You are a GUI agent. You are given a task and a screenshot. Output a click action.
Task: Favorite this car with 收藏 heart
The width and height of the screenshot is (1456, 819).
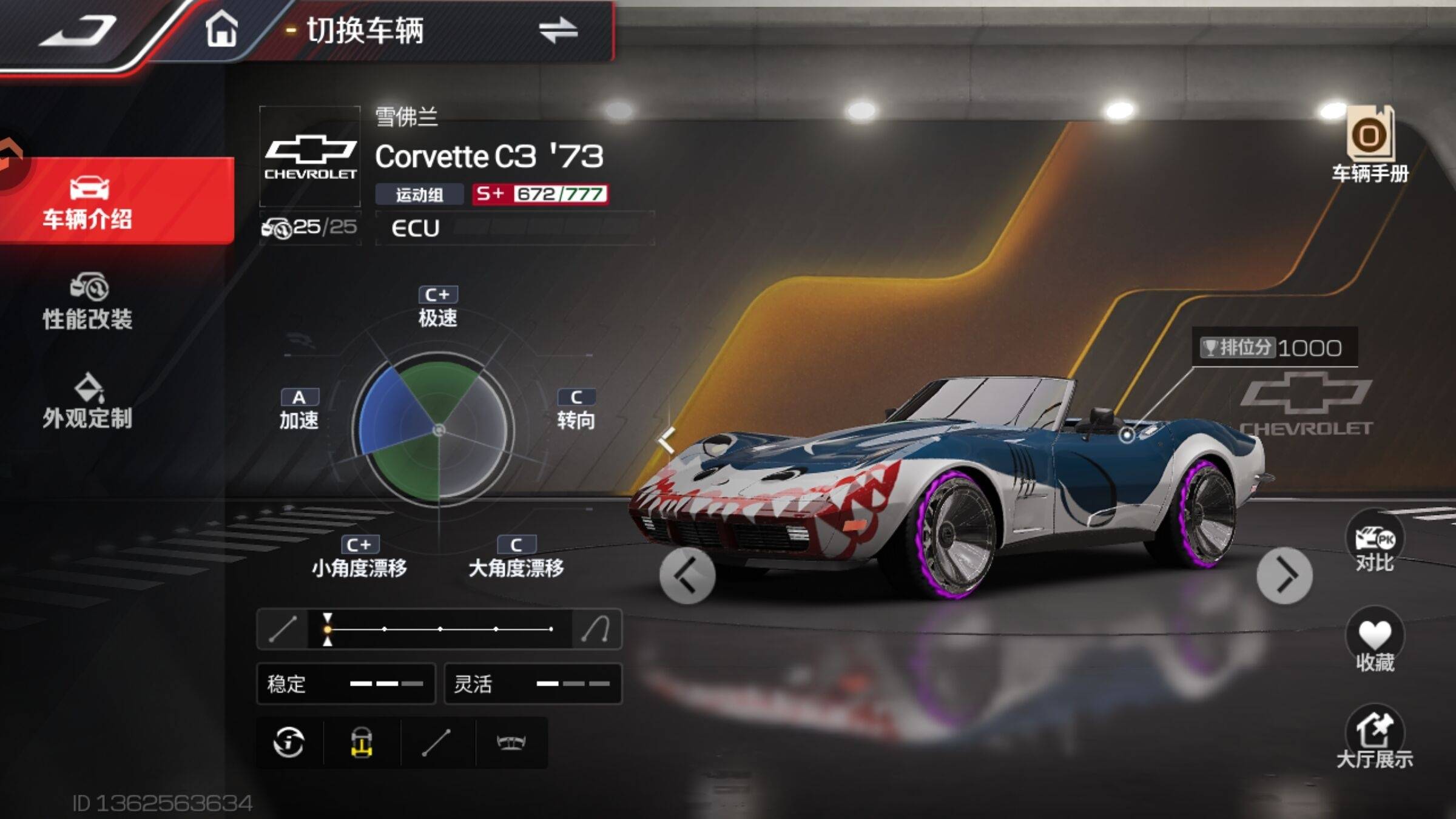pyautogui.click(x=1375, y=642)
